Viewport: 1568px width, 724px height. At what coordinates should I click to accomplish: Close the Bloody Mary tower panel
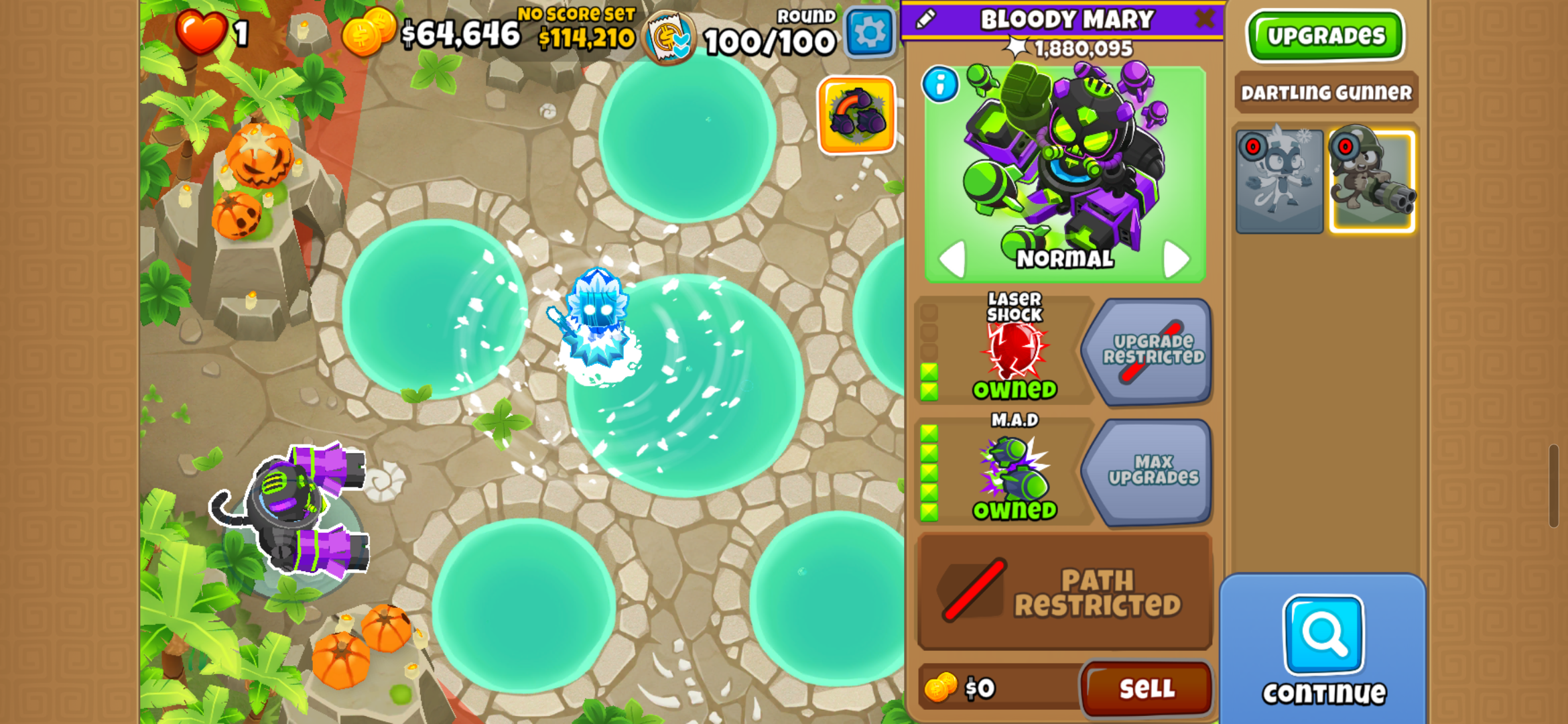pyautogui.click(x=1204, y=19)
